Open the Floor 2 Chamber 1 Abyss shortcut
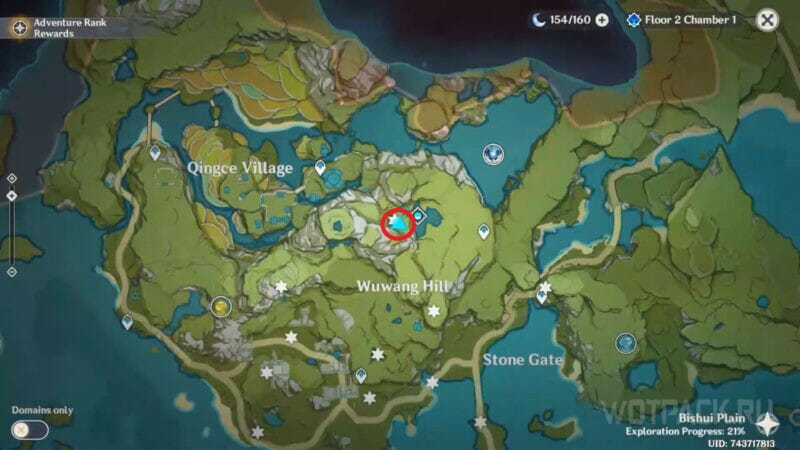This screenshot has width=800, height=450. click(x=681, y=20)
